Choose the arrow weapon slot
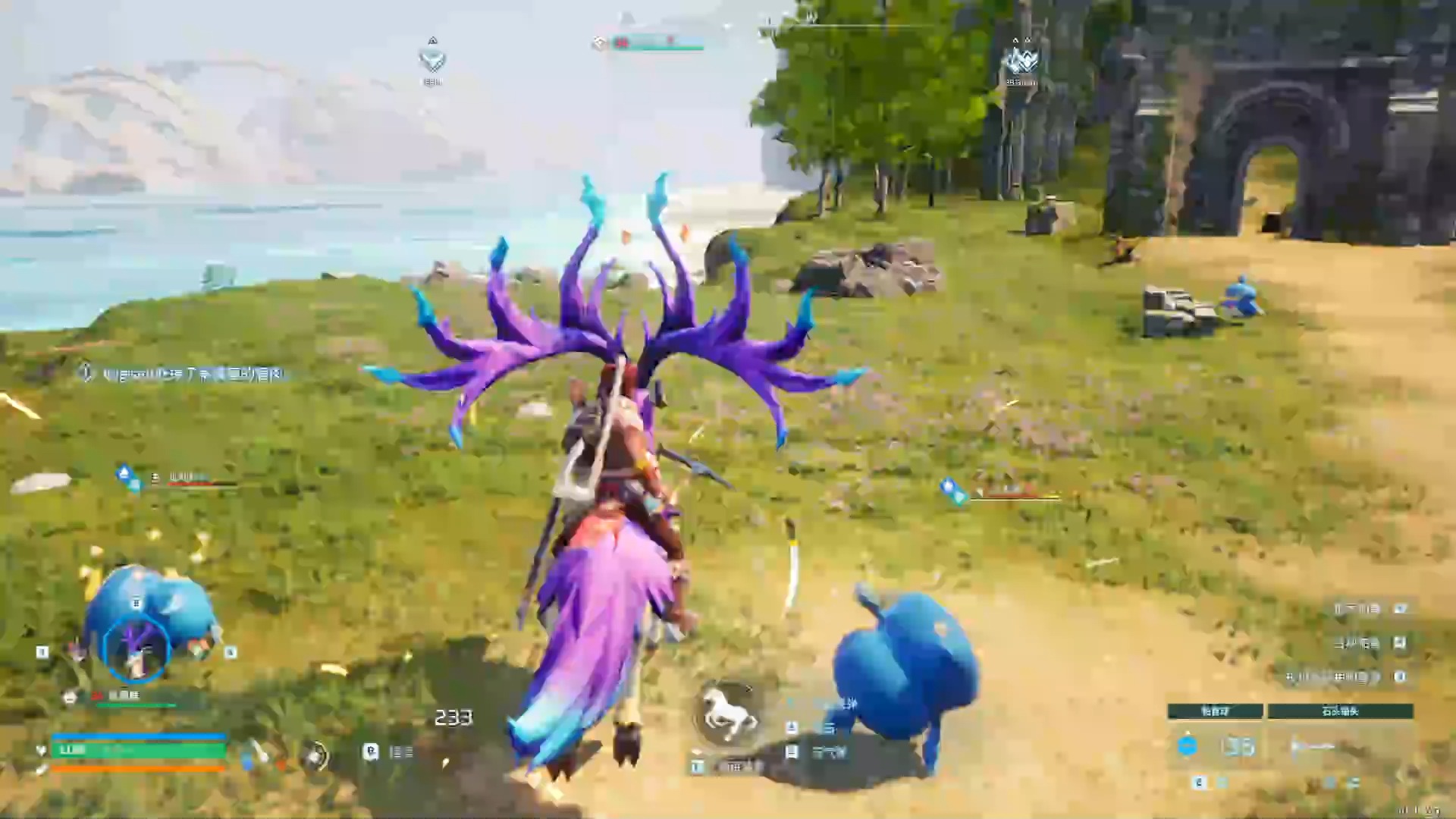 (1313, 747)
